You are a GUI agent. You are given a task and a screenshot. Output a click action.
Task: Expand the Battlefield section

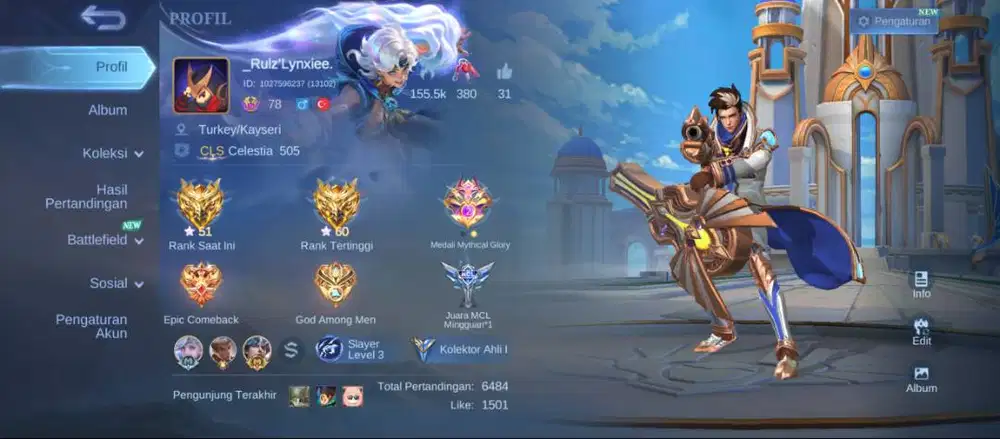pyautogui.click(x=105, y=240)
